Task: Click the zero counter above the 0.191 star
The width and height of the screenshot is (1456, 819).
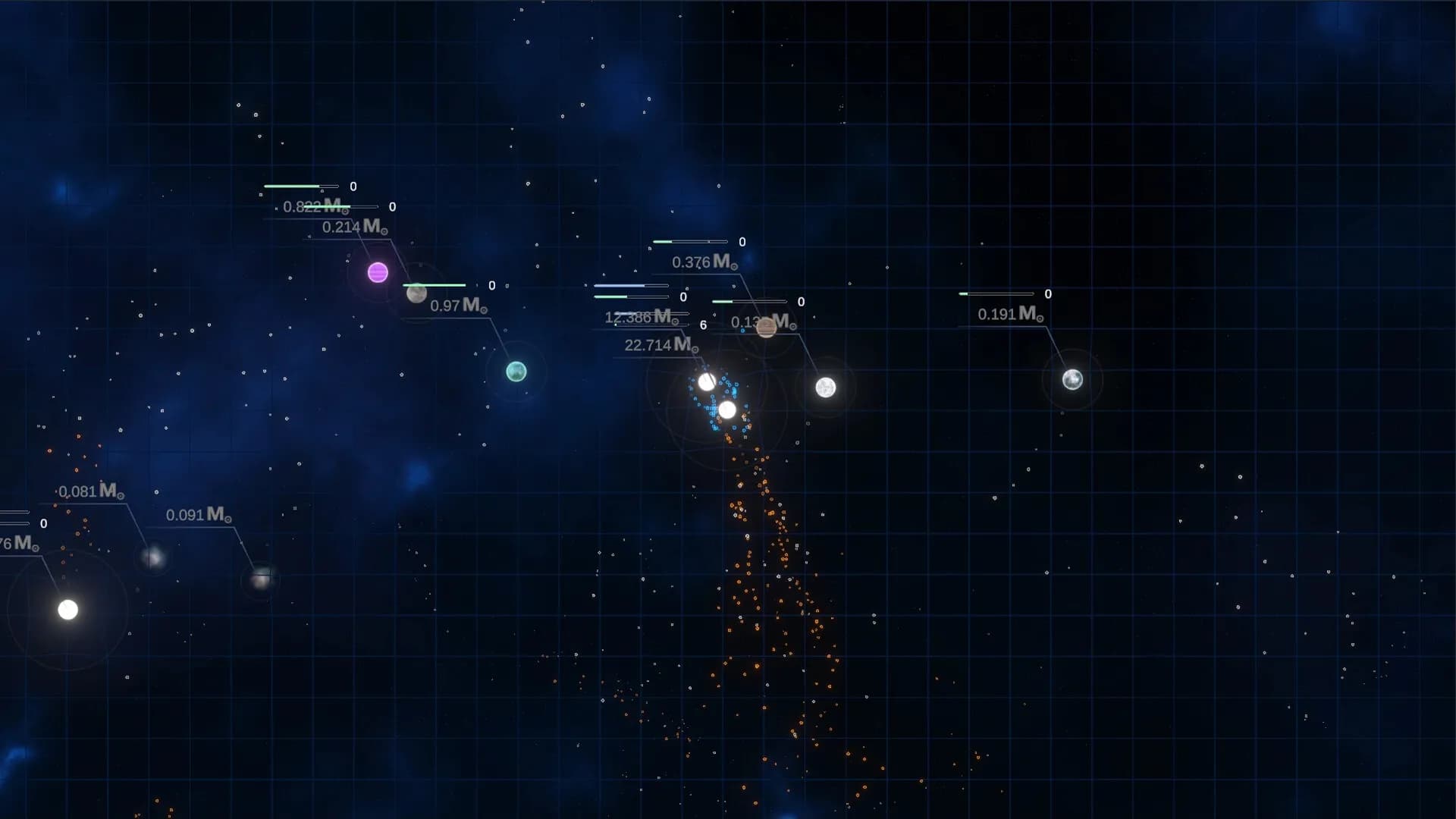Action: click(1047, 293)
